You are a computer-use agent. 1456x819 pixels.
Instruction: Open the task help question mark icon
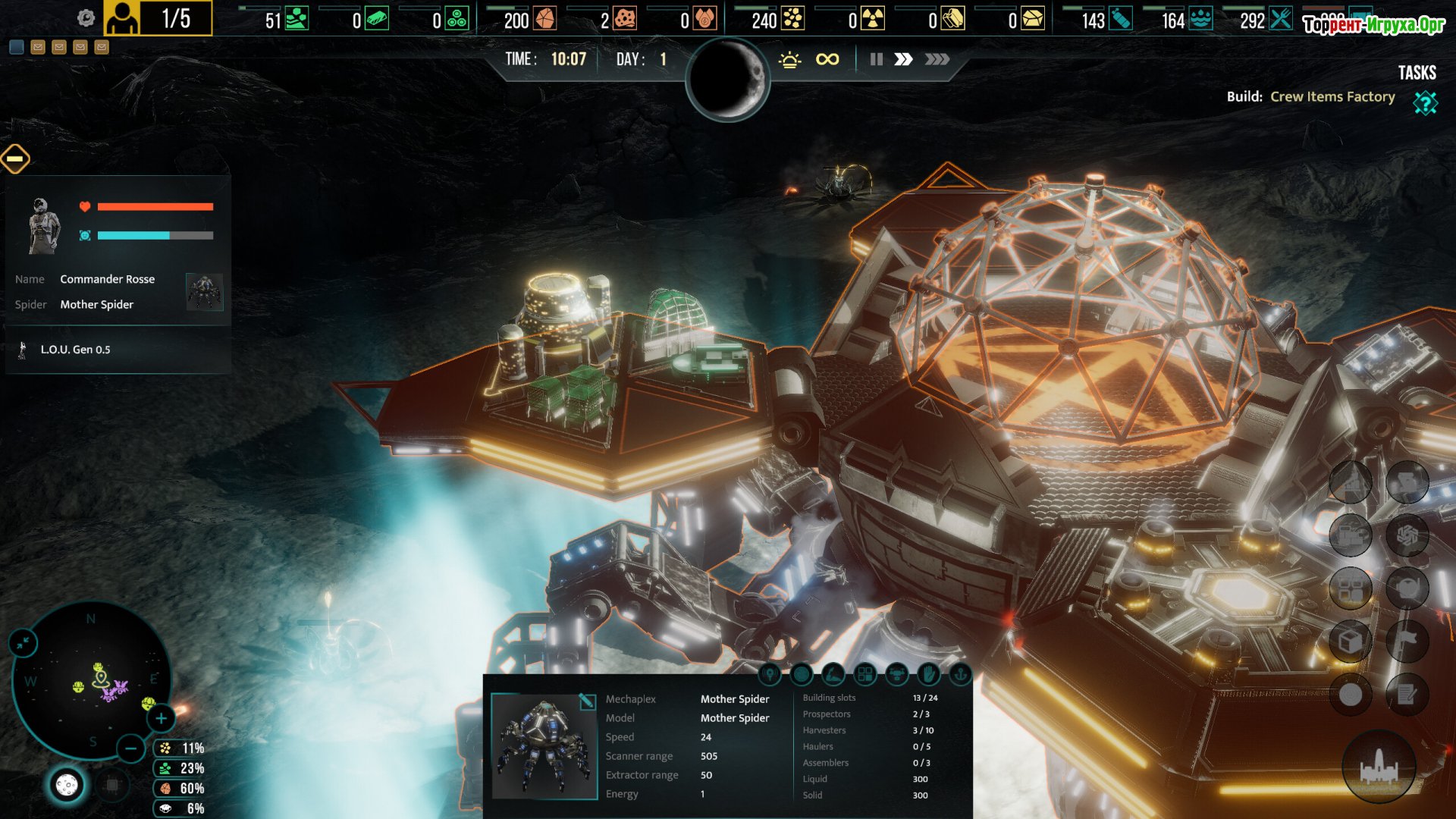click(x=1425, y=102)
